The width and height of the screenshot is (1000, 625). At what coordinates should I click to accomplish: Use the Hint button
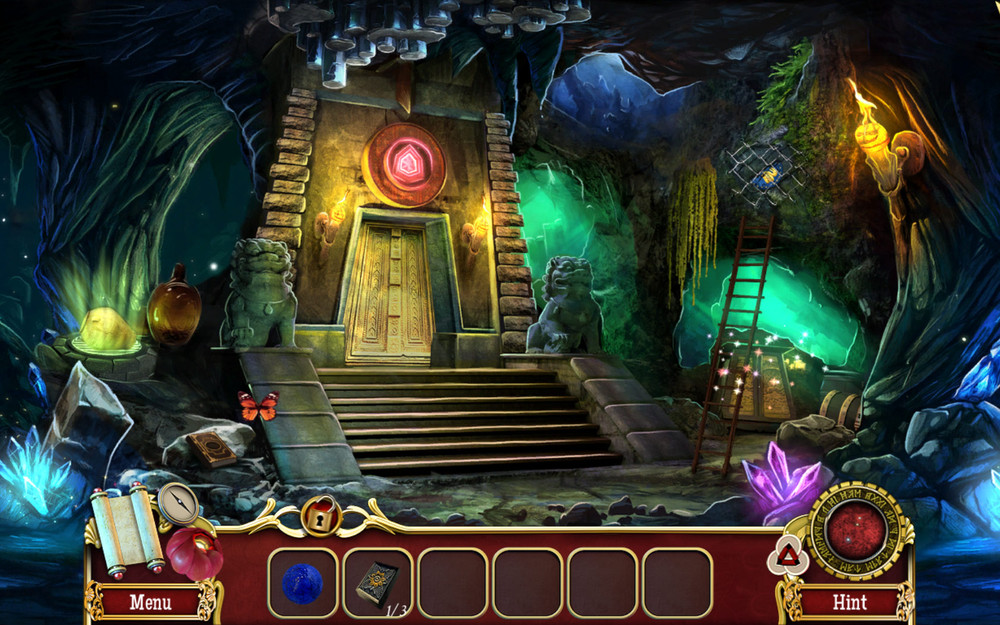(849, 603)
